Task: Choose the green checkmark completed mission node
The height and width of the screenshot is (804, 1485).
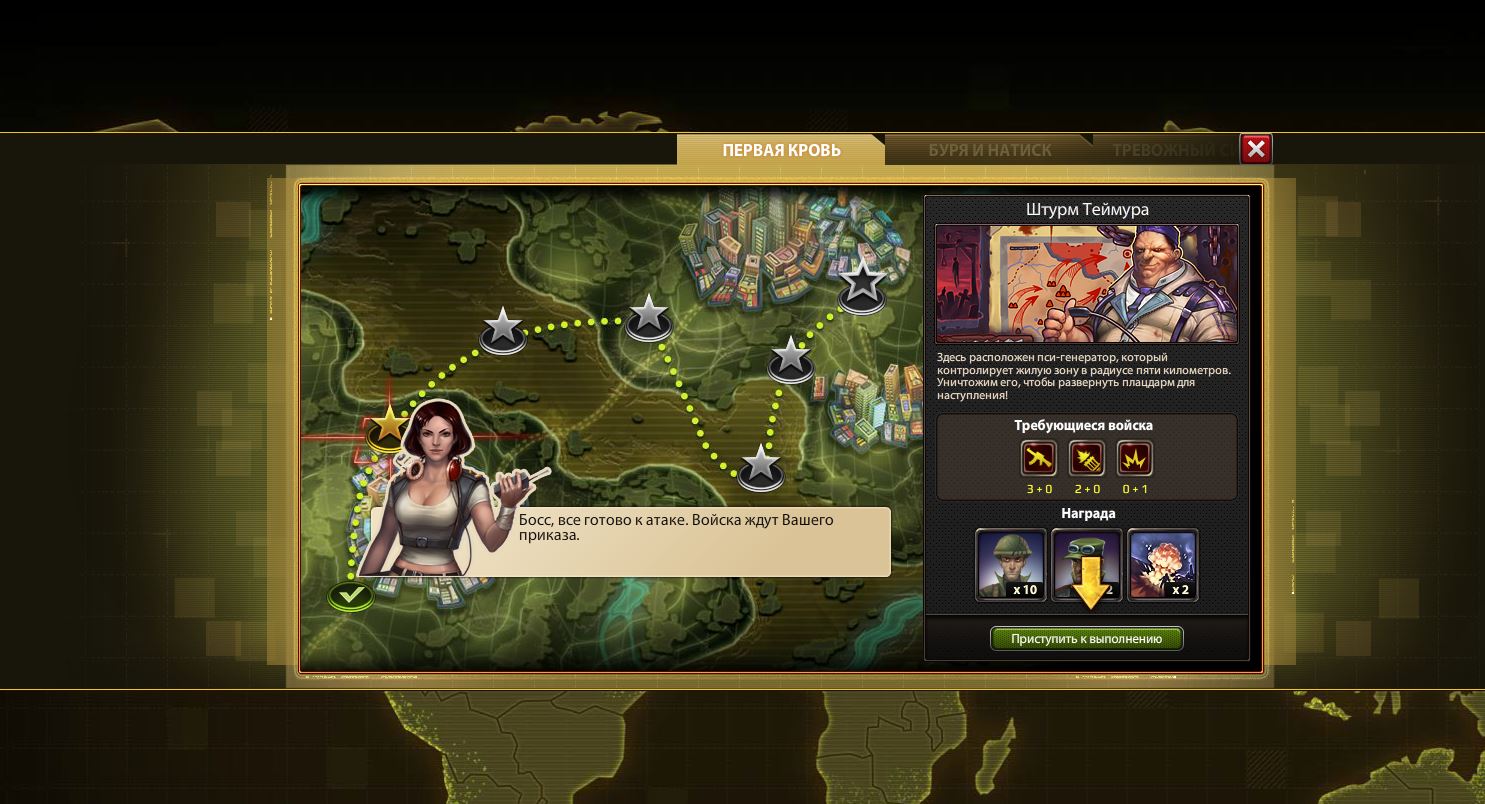Action: click(x=351, y=596)
